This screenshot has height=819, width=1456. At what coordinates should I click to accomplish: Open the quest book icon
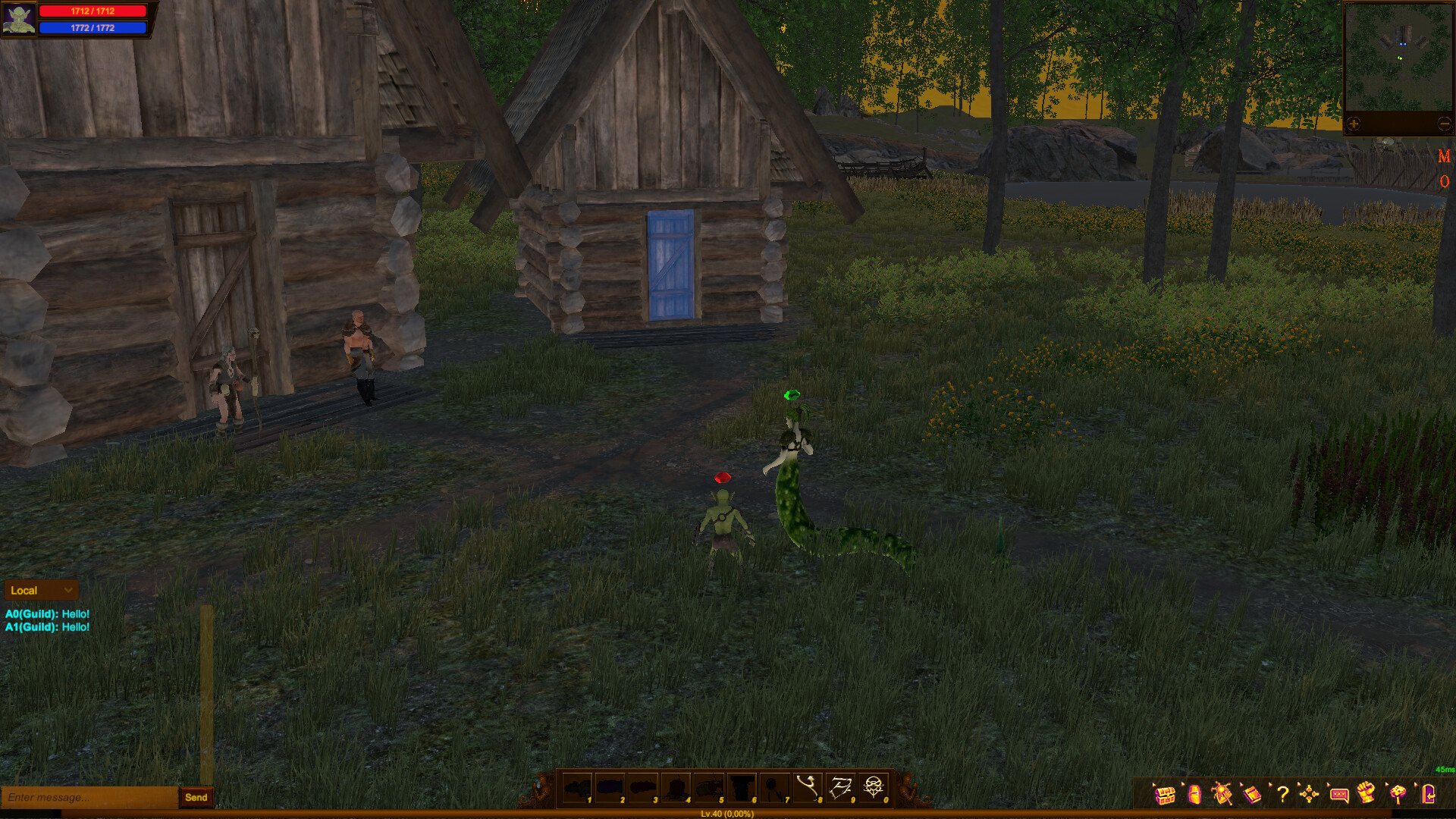[x=1252, y=795]
